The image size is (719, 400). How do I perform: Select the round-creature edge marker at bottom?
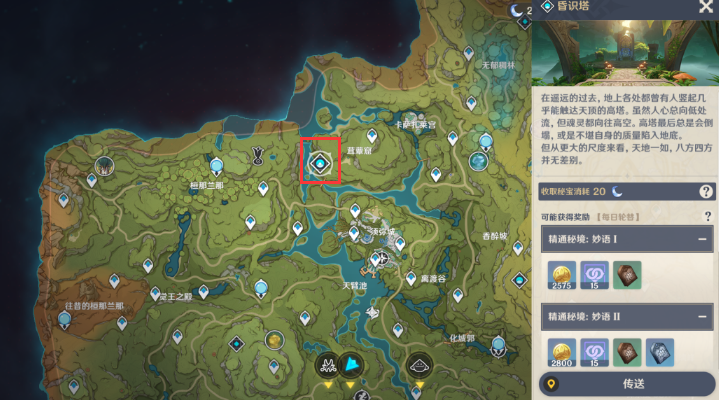pos(419,365)
